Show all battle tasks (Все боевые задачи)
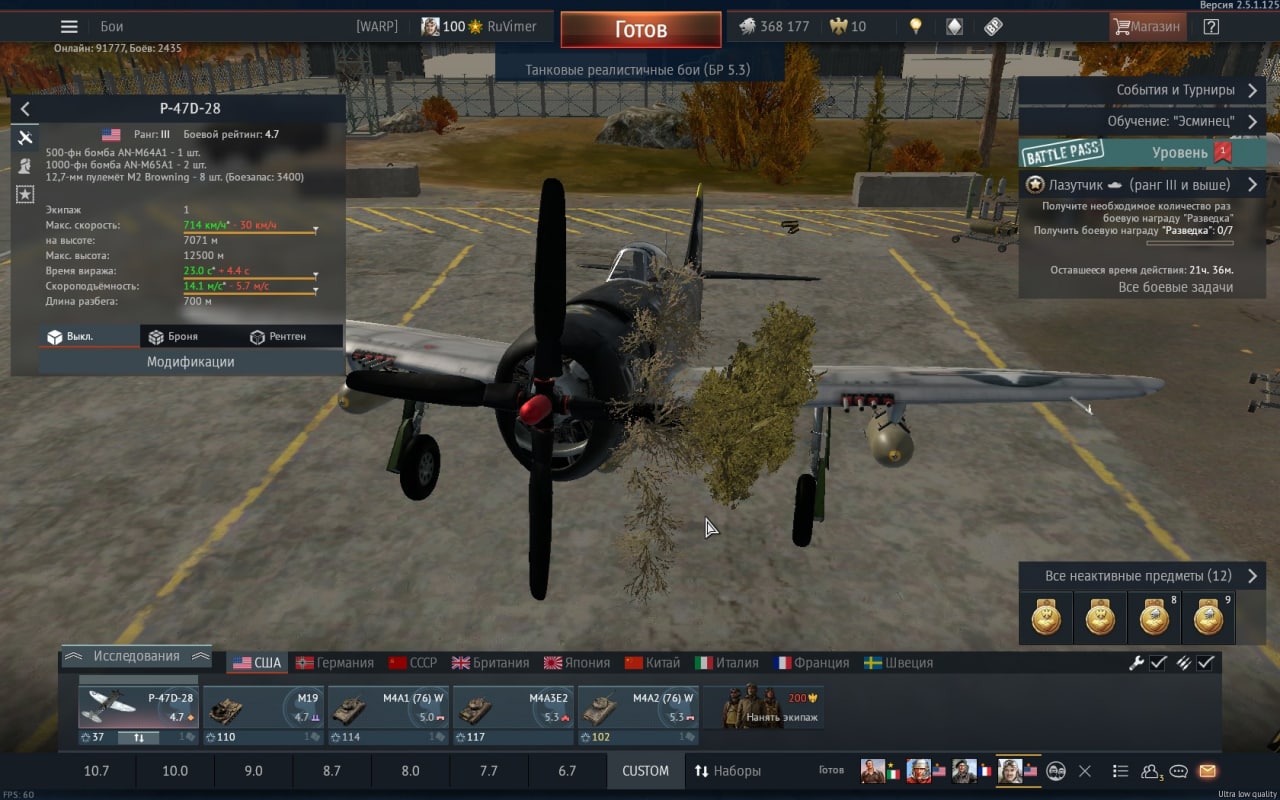Viewport: 1280px width, 800px height. point(1175,287)
